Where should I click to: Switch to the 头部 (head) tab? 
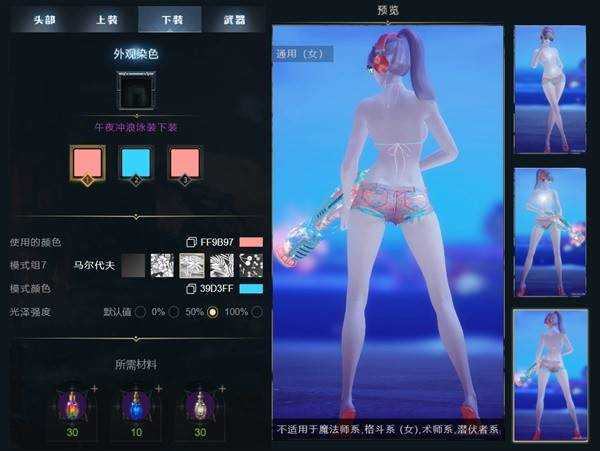click(43, 20)
